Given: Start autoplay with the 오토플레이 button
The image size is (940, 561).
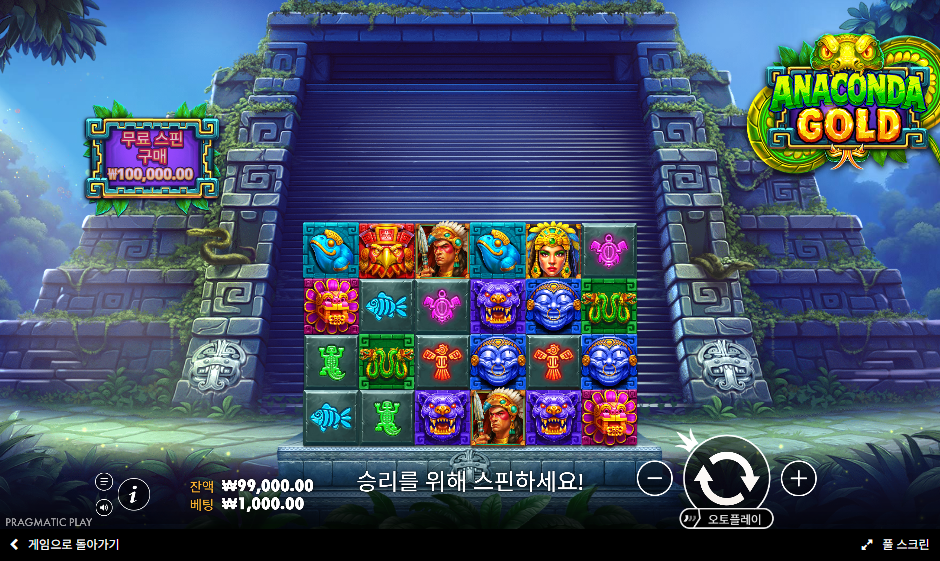Looking at the screenshot, I should click(727, 519).
